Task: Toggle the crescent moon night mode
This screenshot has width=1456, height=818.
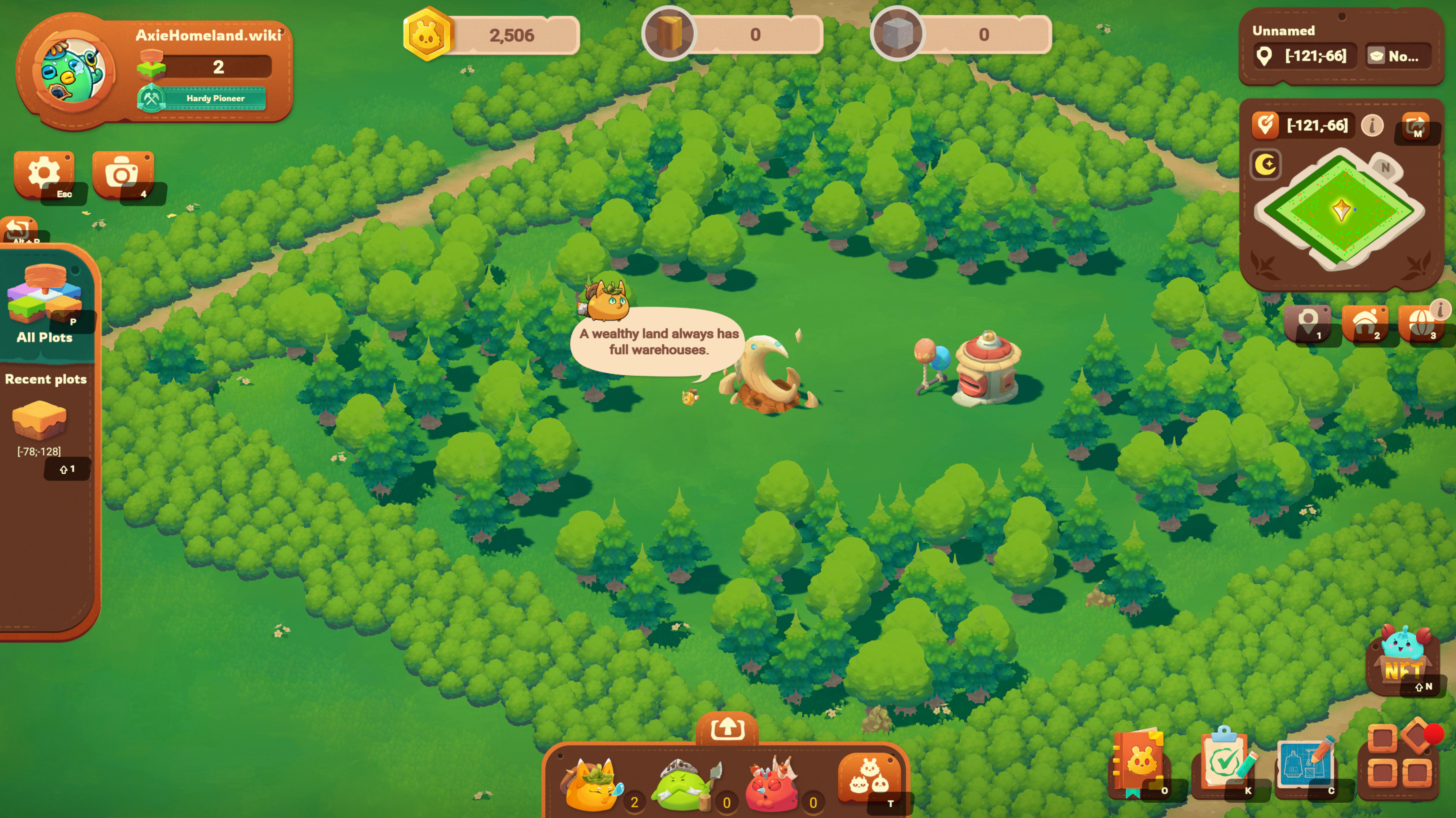Action: coord(1266,165)
